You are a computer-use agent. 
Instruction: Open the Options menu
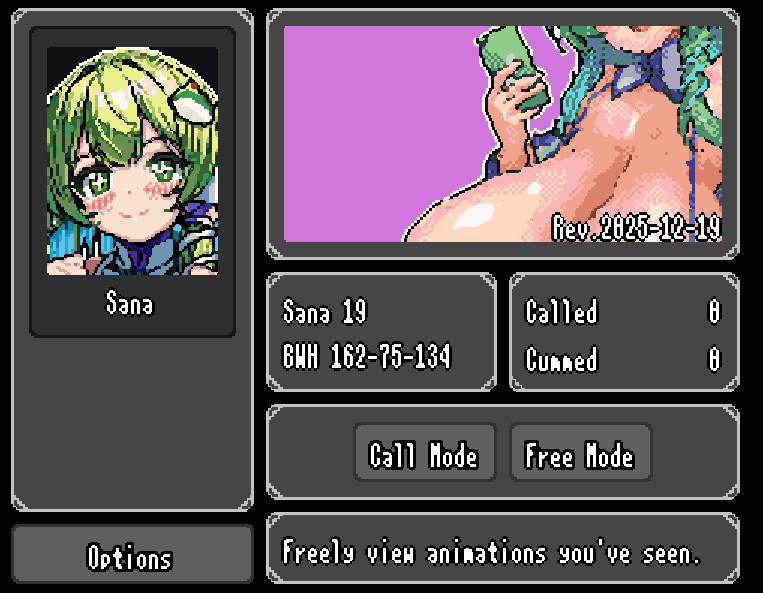tap(131, 557)
